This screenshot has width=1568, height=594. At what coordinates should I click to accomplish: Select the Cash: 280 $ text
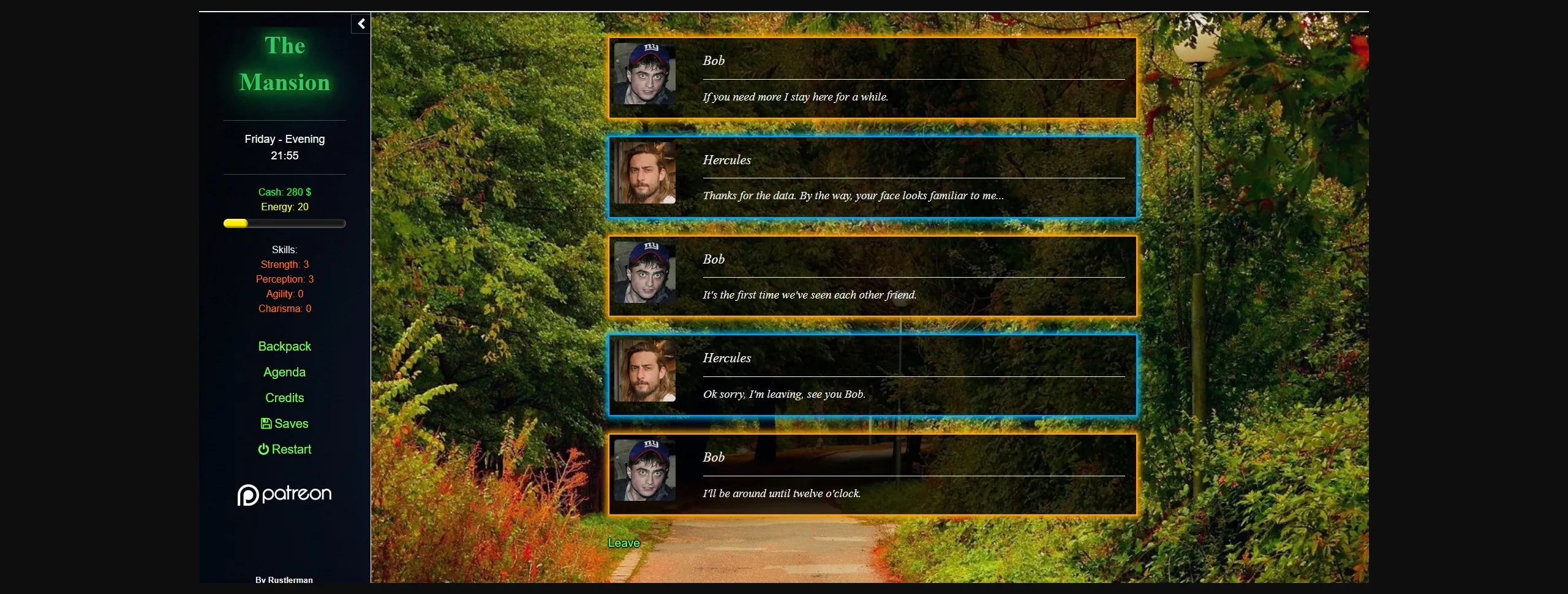point(284,192)
